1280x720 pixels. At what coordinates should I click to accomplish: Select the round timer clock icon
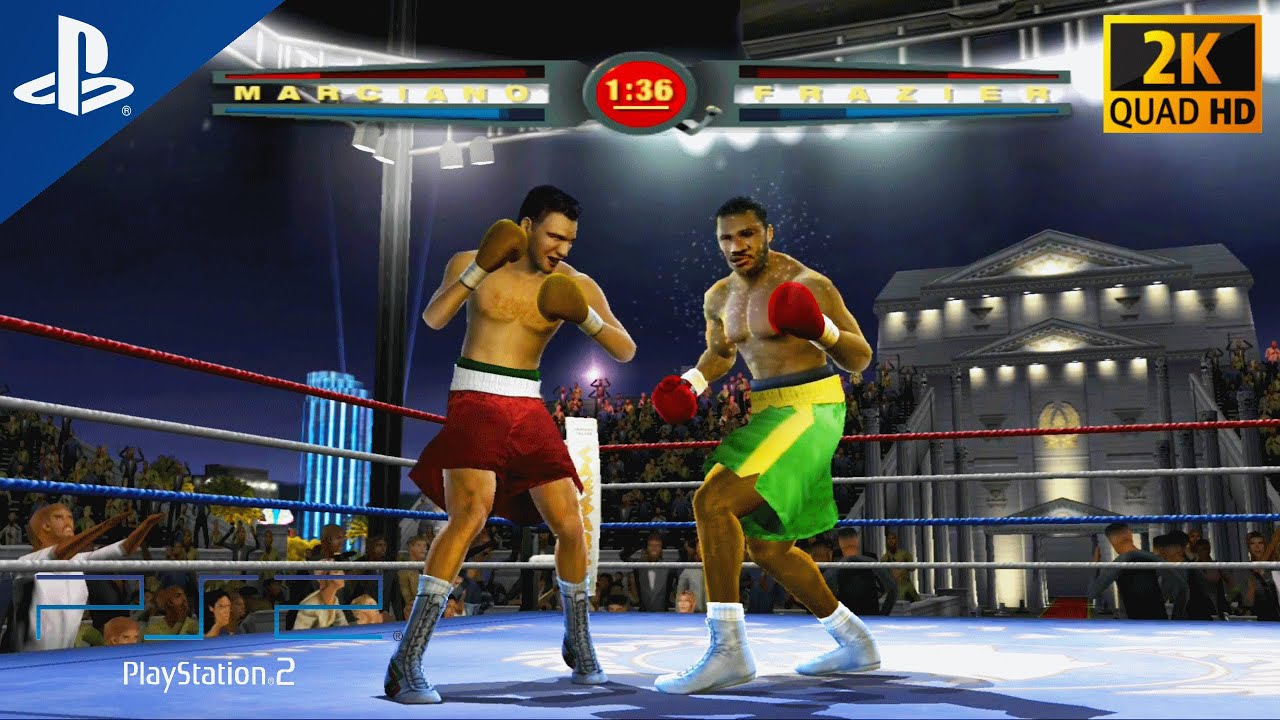pyautogui.click(x=640, y=92)
